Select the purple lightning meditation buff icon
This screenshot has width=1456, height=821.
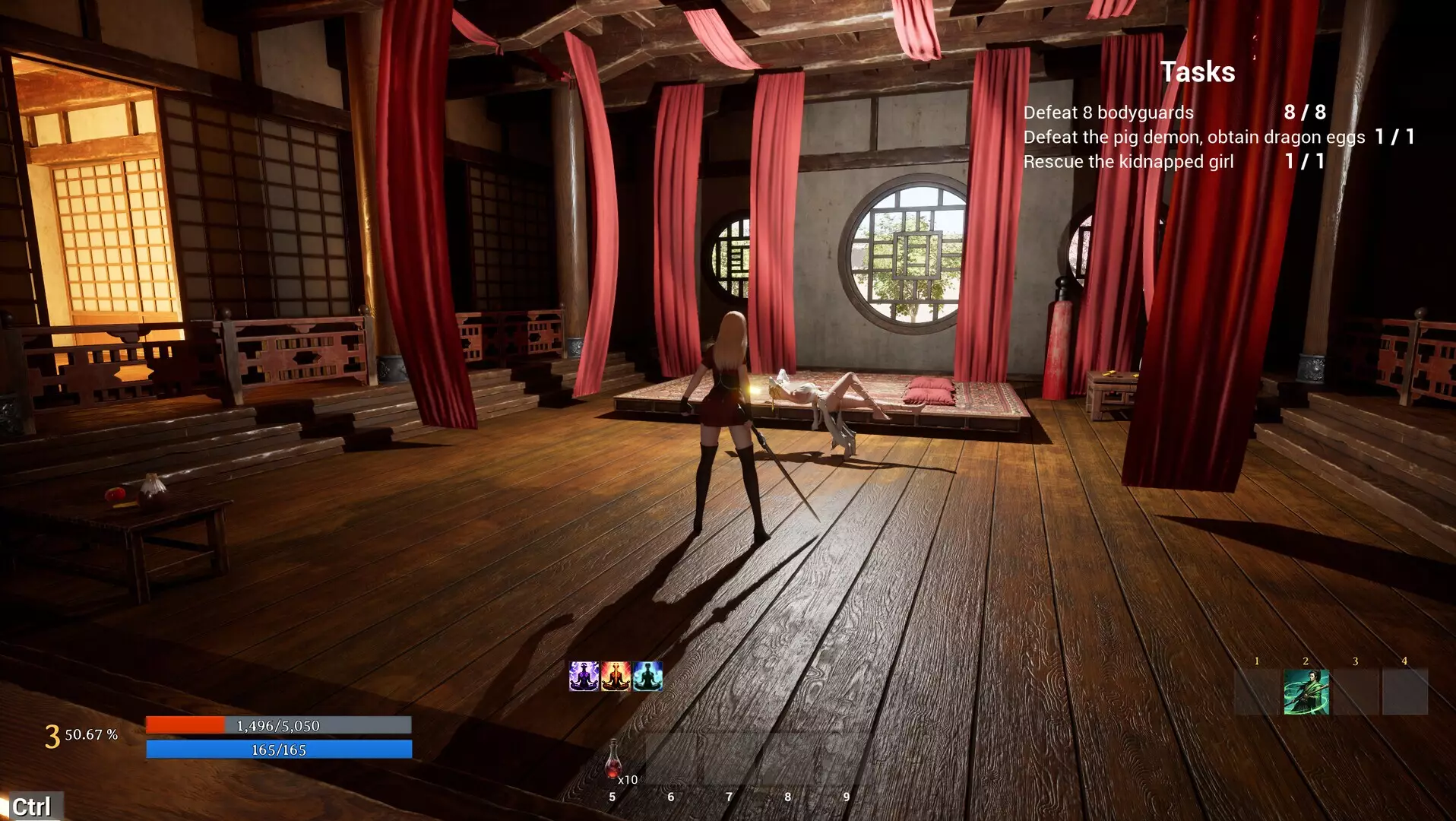tap(584, 676)
